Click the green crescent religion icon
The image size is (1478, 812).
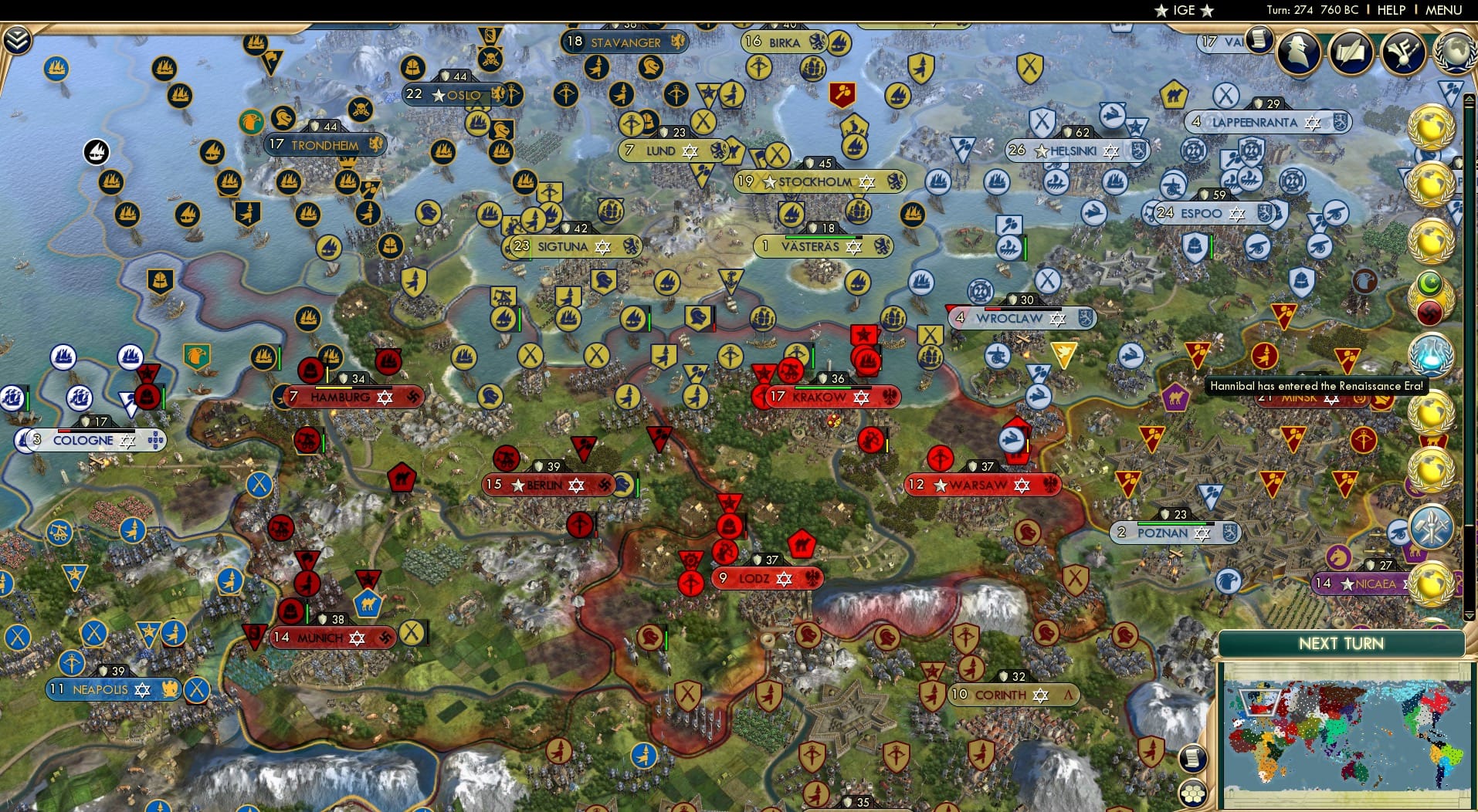1430,284
